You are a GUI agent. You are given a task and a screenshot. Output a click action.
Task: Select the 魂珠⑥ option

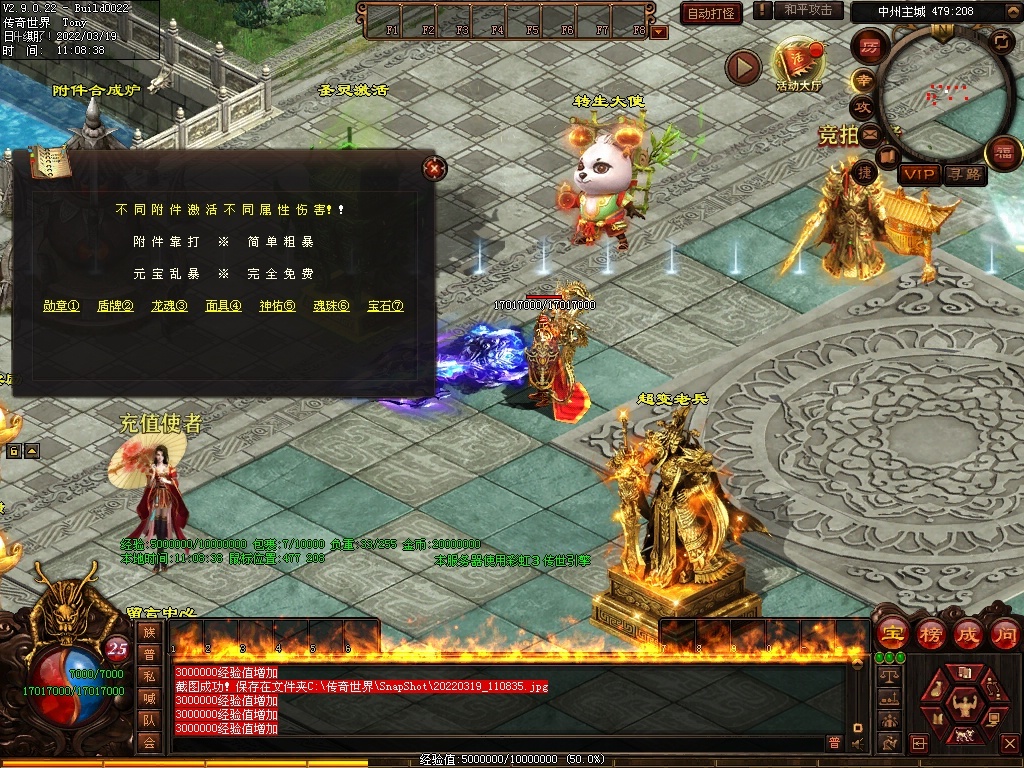point(331,306)
